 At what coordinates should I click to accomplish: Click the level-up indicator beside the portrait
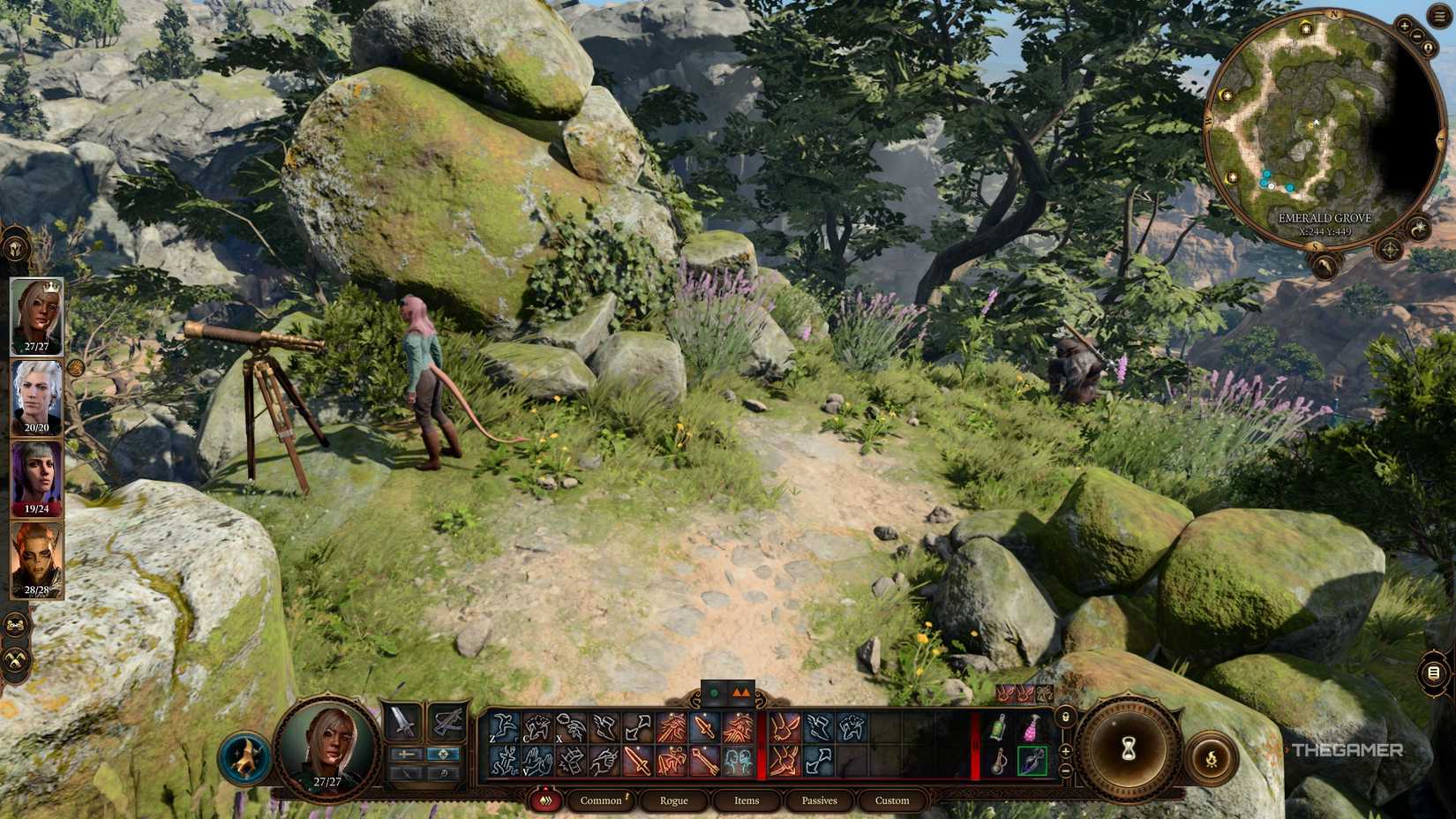[x=245, y=755]
